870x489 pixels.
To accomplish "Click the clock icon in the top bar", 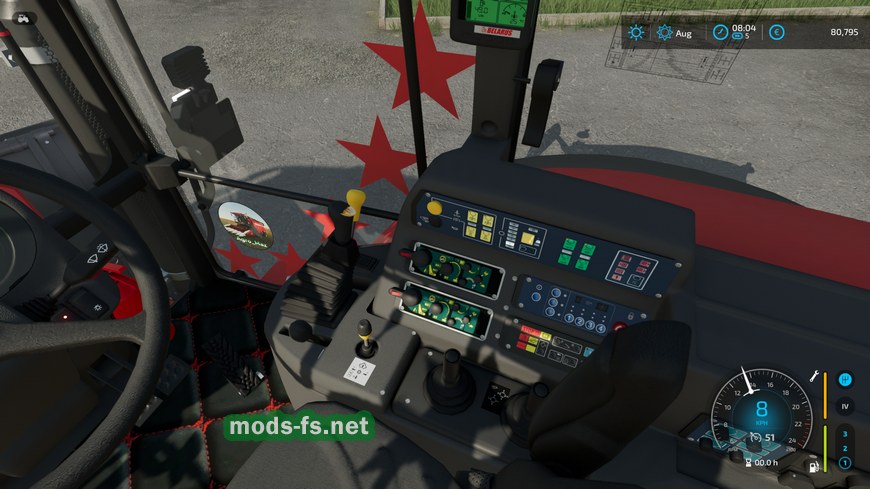I will point(720,33).
